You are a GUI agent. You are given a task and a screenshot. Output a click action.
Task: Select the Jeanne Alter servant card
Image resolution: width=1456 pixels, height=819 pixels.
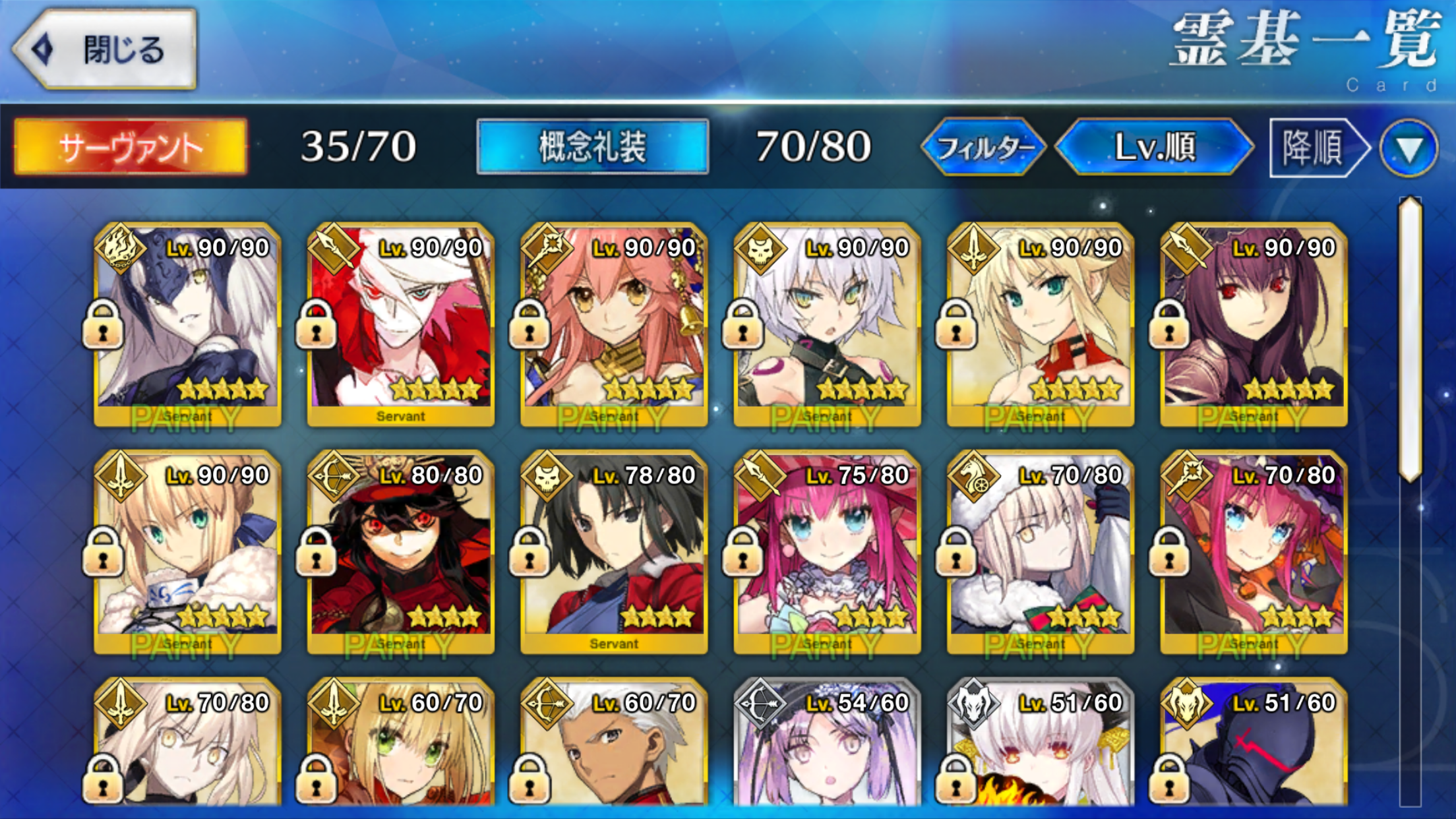(x=187, y=324)
